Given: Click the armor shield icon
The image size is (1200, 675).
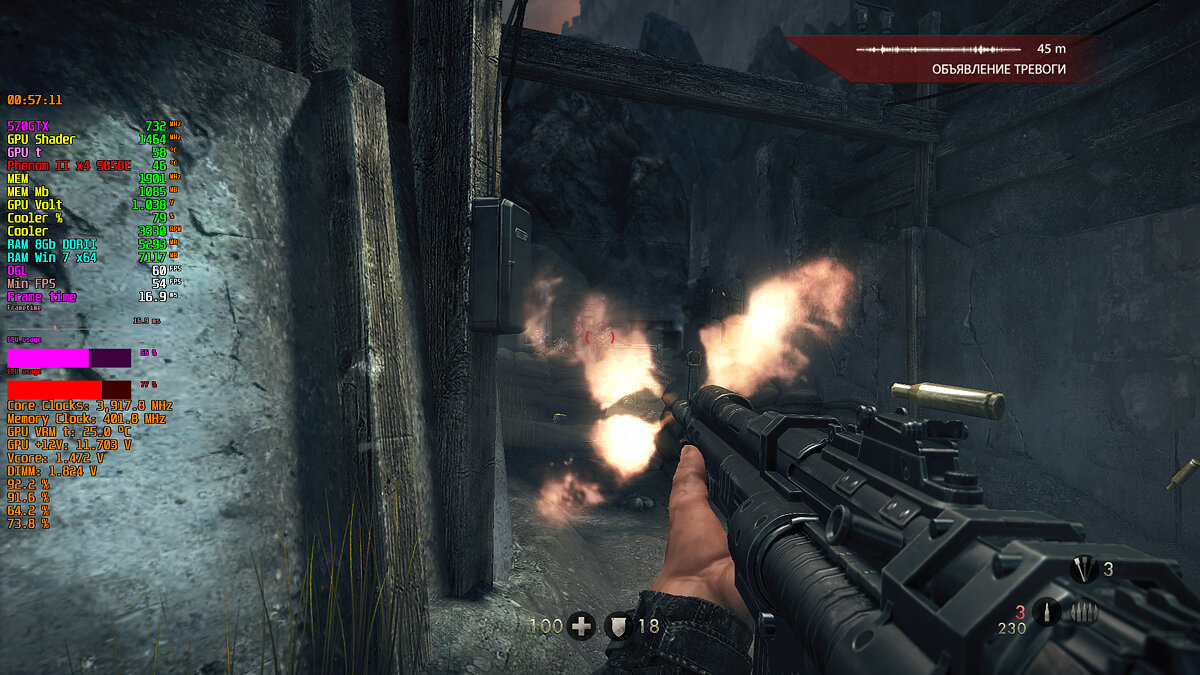Looking at the screenshot, I should click(619, 627).
